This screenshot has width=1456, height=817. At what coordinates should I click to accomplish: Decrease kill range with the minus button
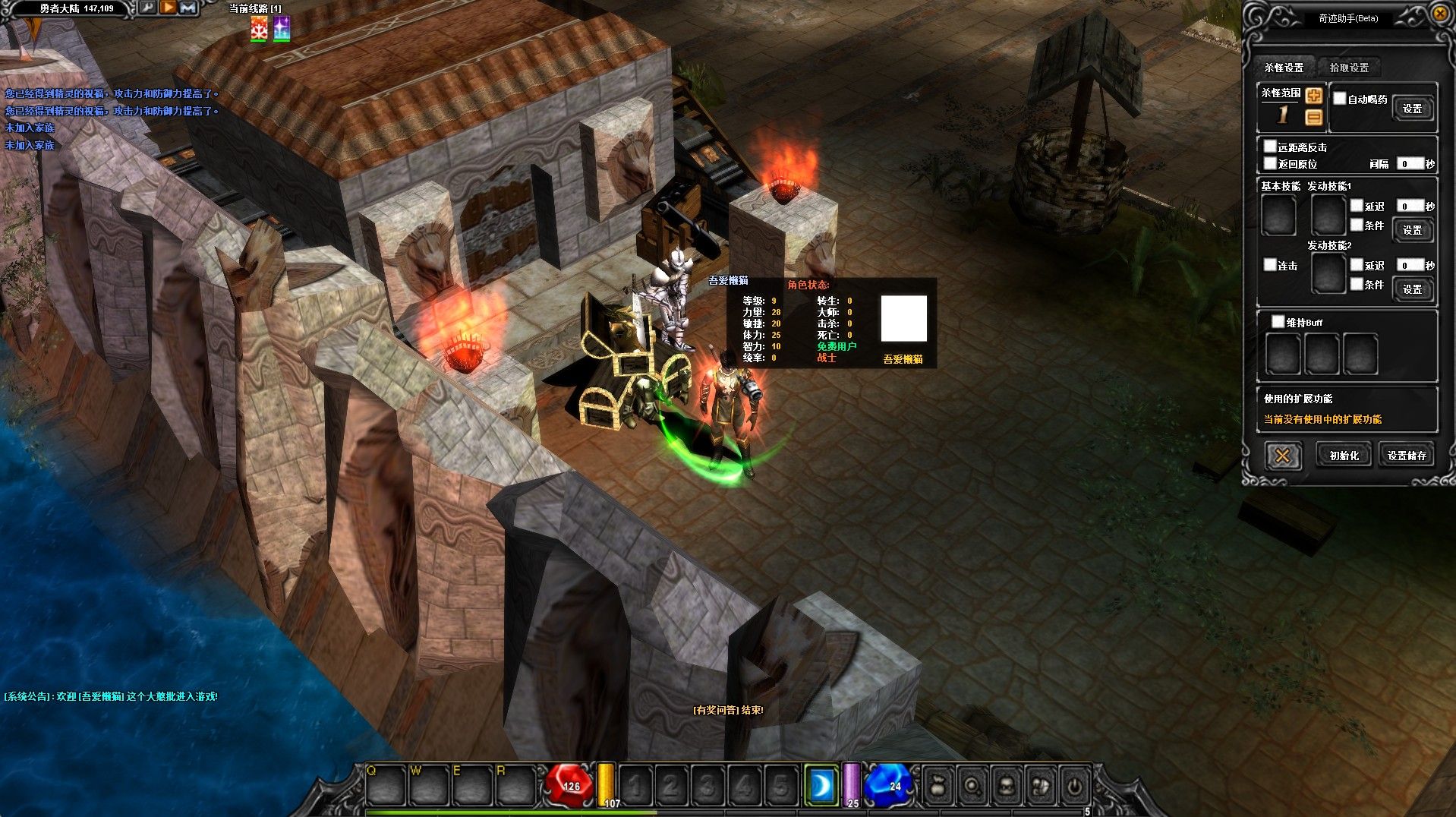click(x=1314, y=117)
